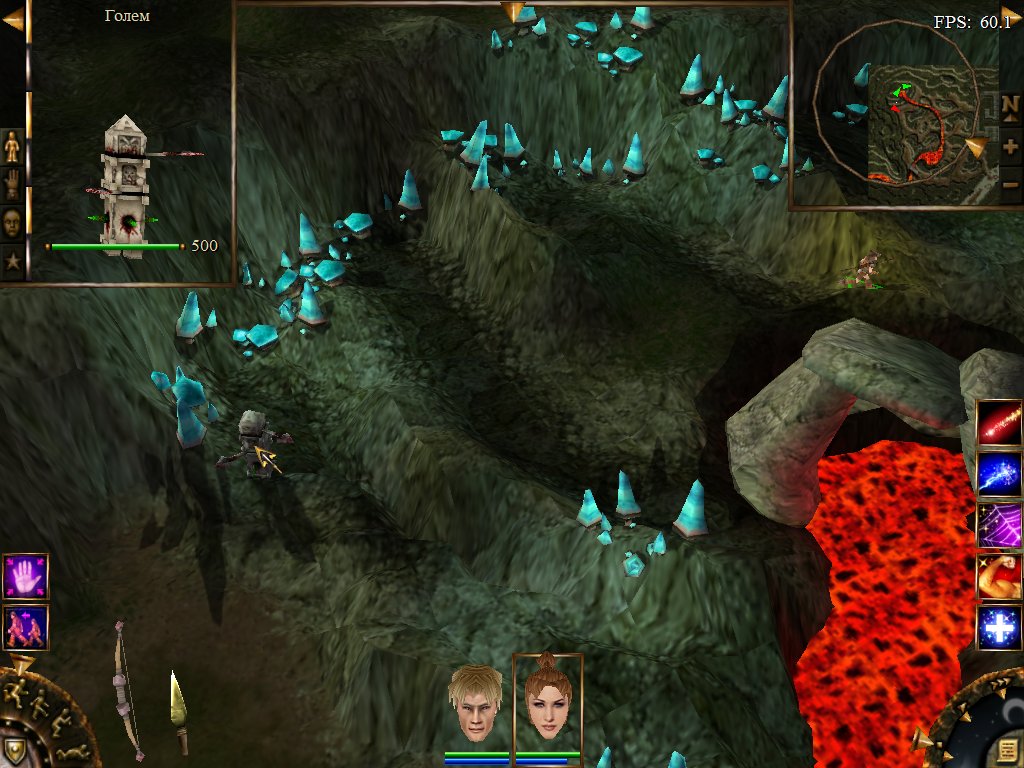
Task: Zoom in the minimap with plus
Action: pyautogui.click(x=1010, y=145)
